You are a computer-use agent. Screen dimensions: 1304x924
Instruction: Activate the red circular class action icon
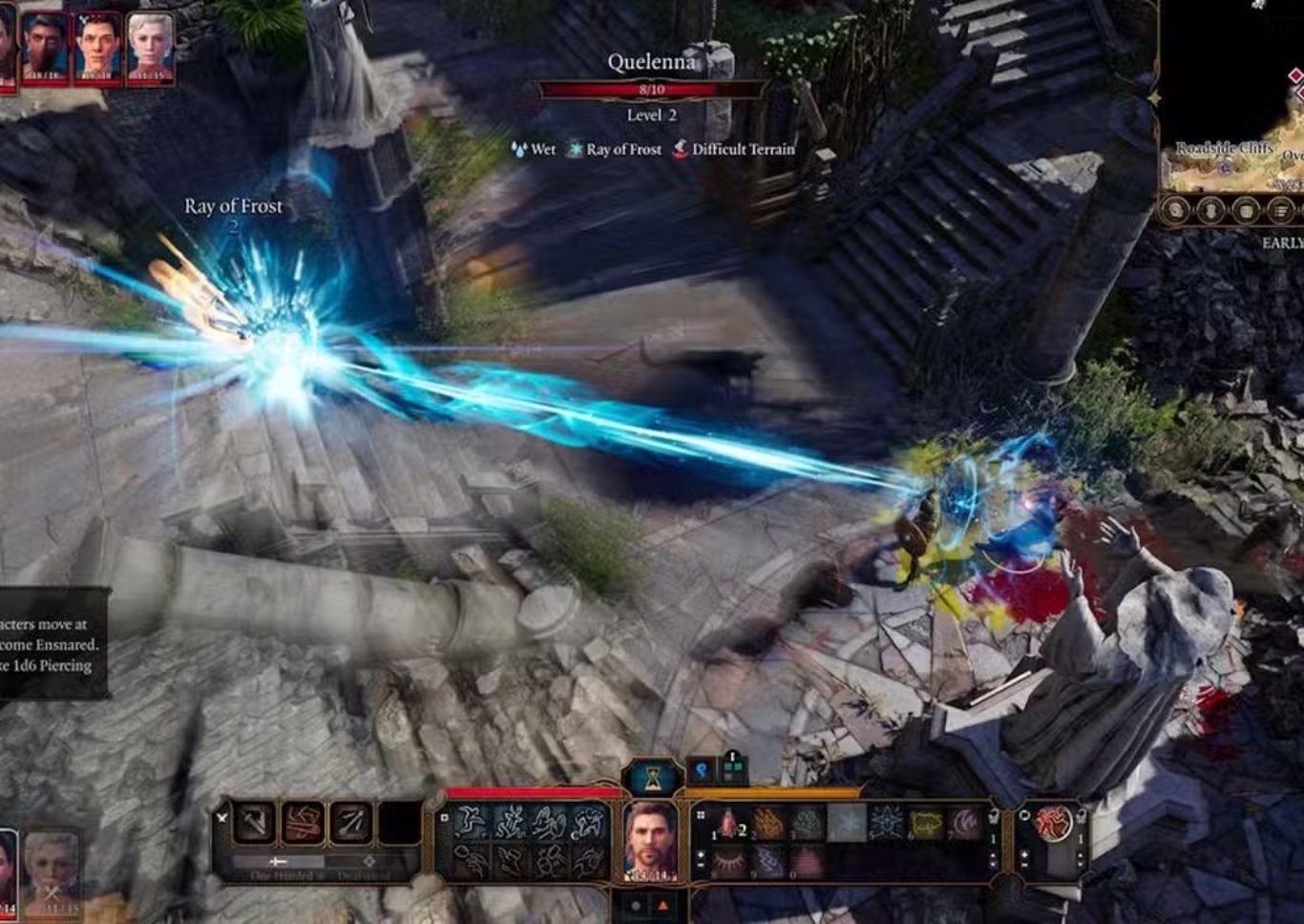click(1053, 823)
